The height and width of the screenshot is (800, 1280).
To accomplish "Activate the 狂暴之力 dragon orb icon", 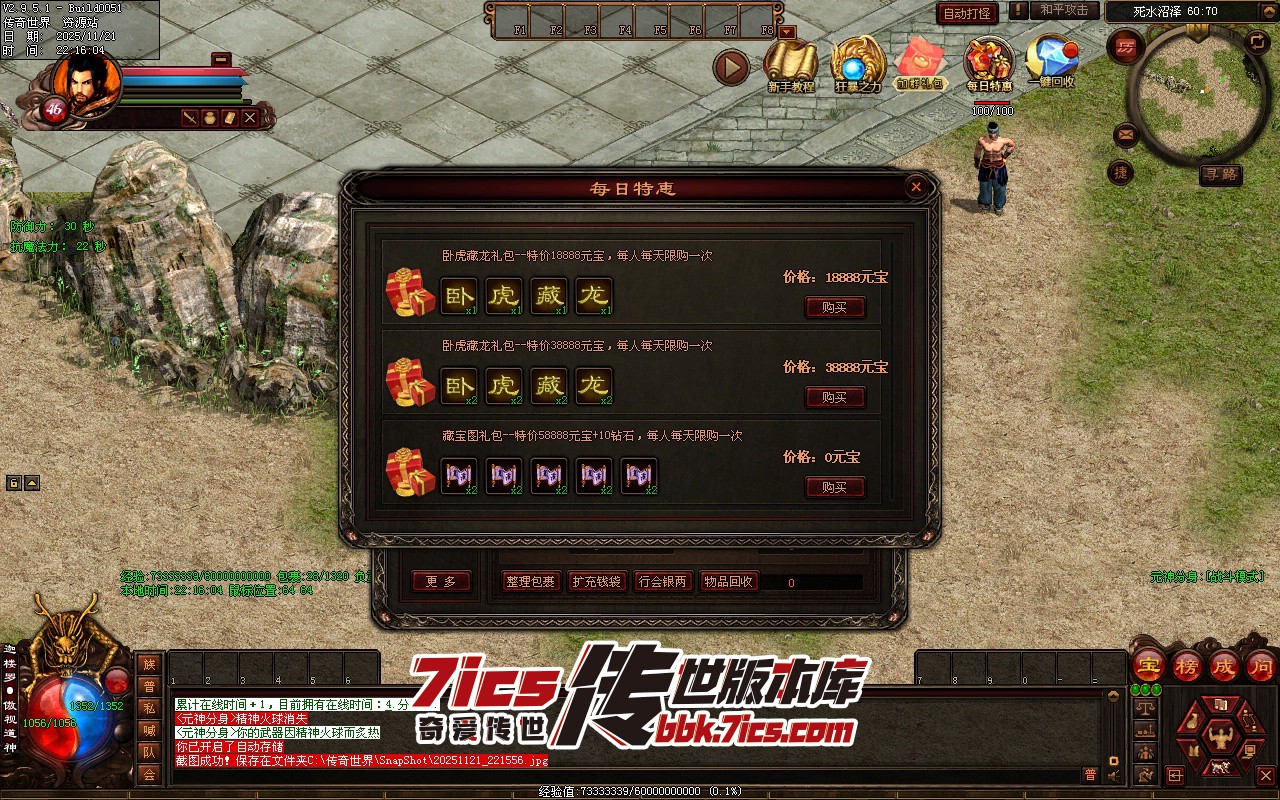I will click(857, 63).
